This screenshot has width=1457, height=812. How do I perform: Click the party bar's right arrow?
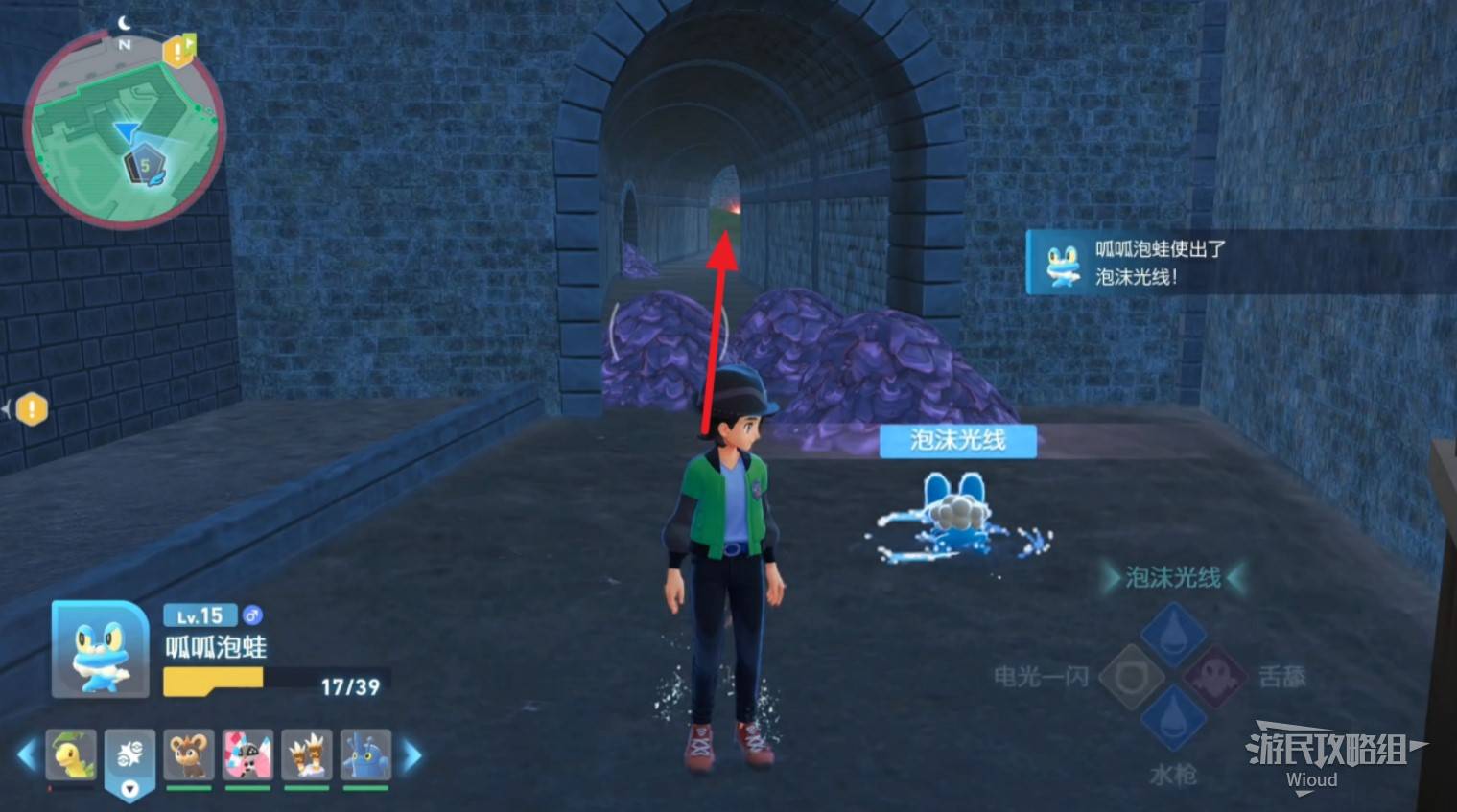click(412, 755)
